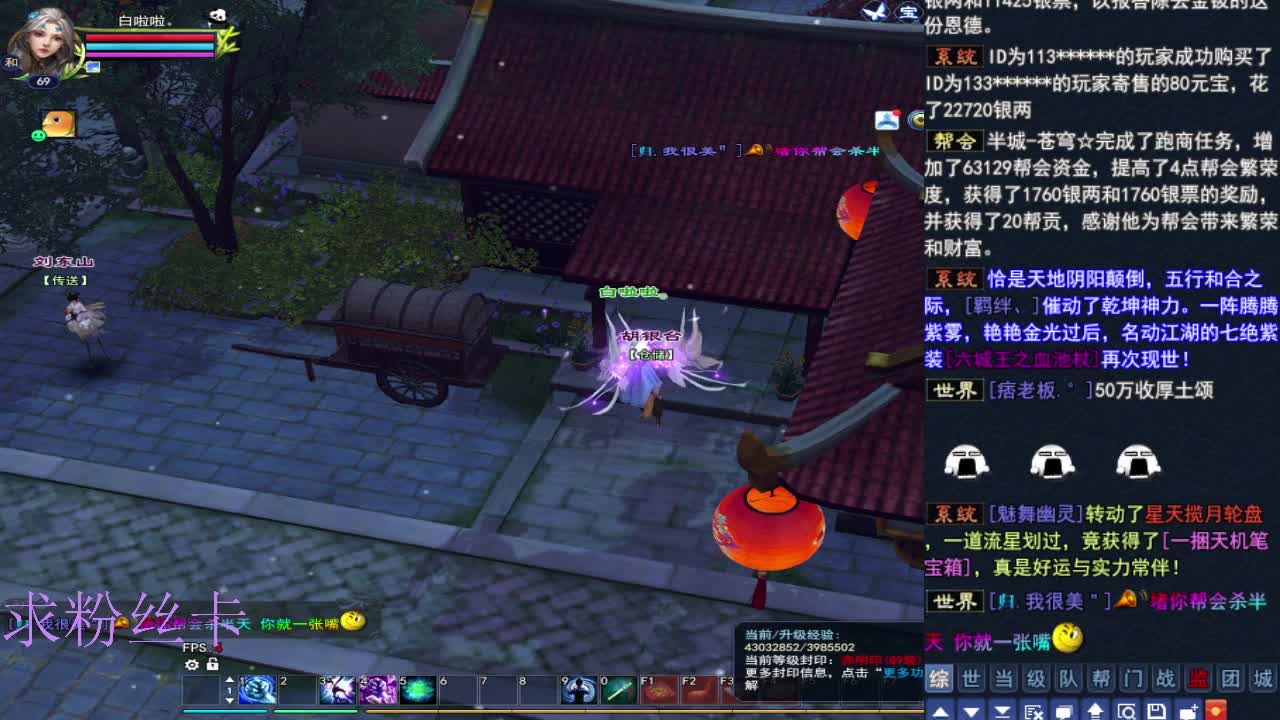1280x720 pixels.
Task: Jump to latest chat with double-down chevron
Action: coord(1002,710)
